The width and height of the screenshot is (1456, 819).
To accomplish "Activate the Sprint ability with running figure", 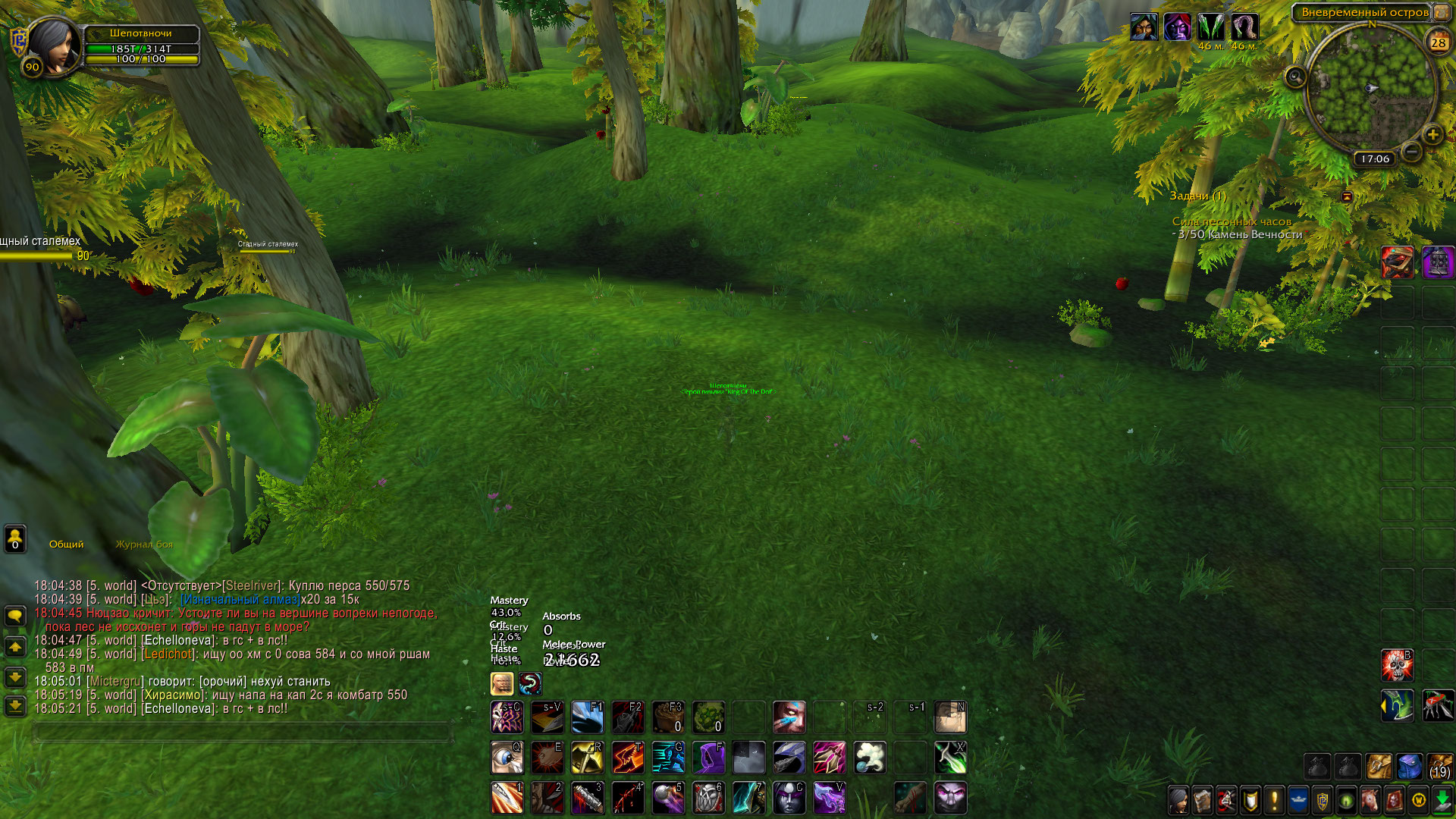I will click(x=668, y=757).
